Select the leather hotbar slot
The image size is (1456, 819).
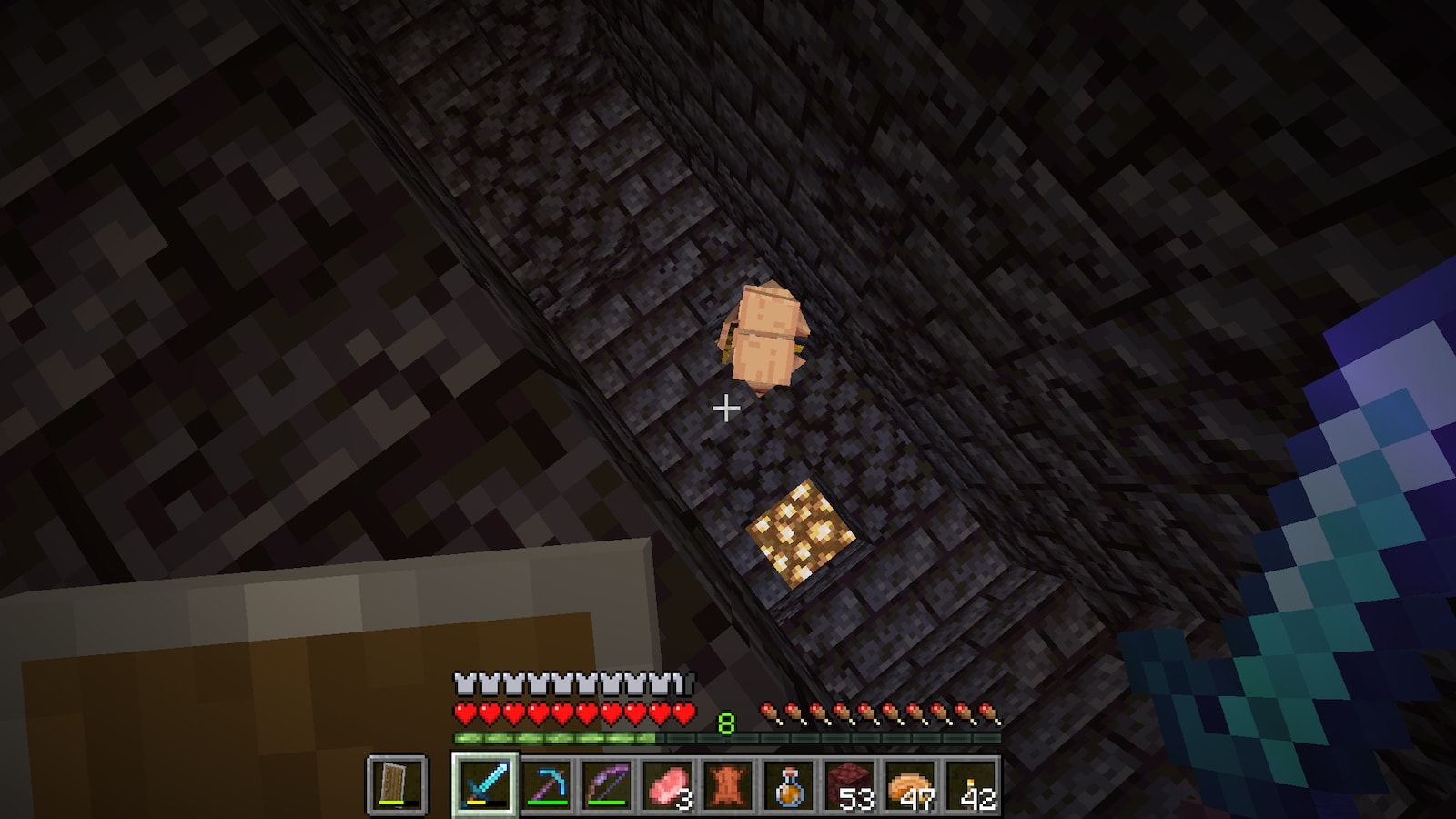click(x=728, y=784)
